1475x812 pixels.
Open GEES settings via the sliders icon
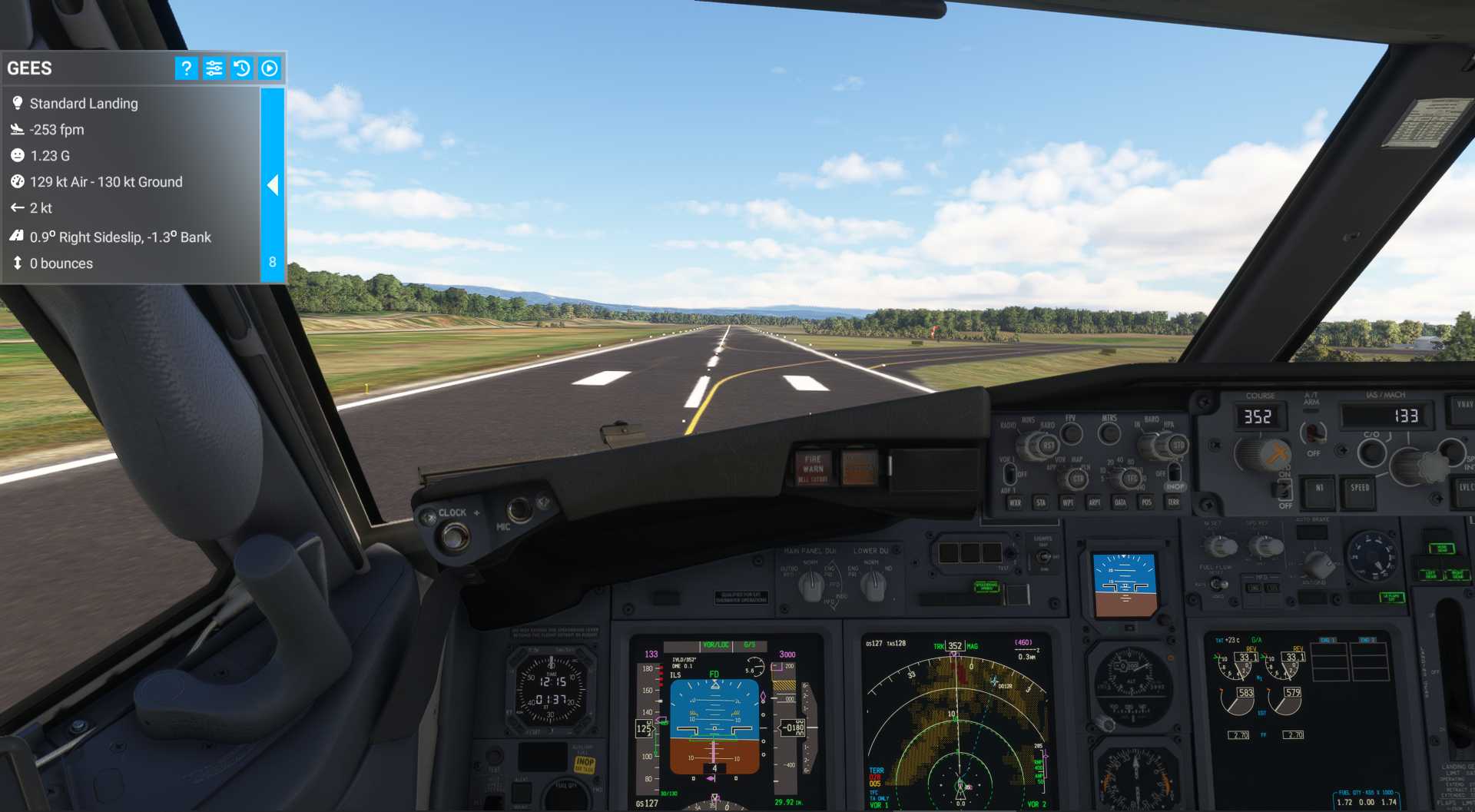pos(213,68)
